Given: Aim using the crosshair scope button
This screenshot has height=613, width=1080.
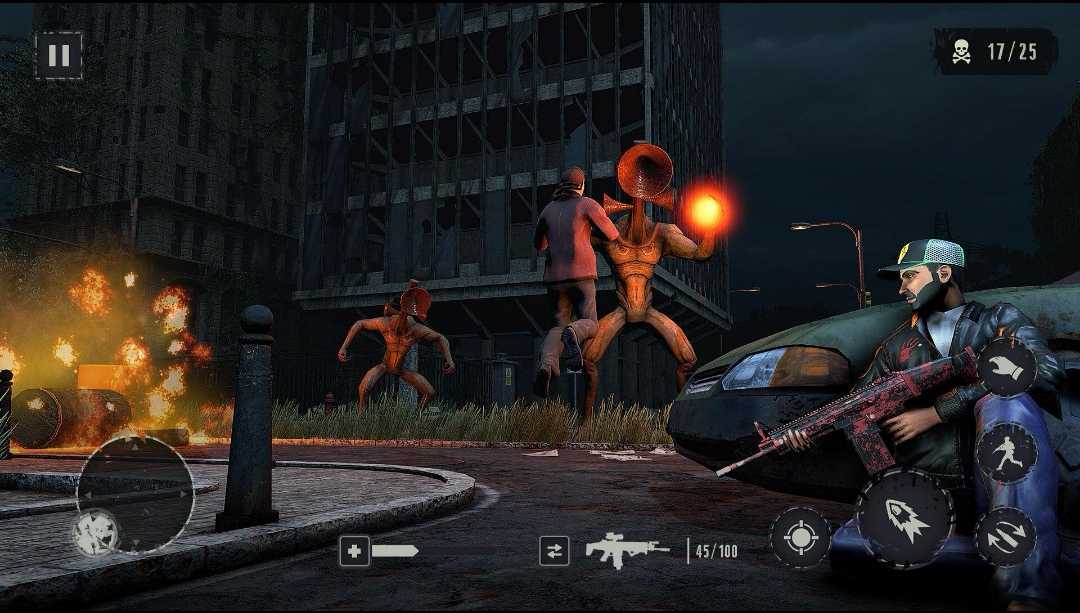Looking at the screenshot, I should [x=800, y=538].
